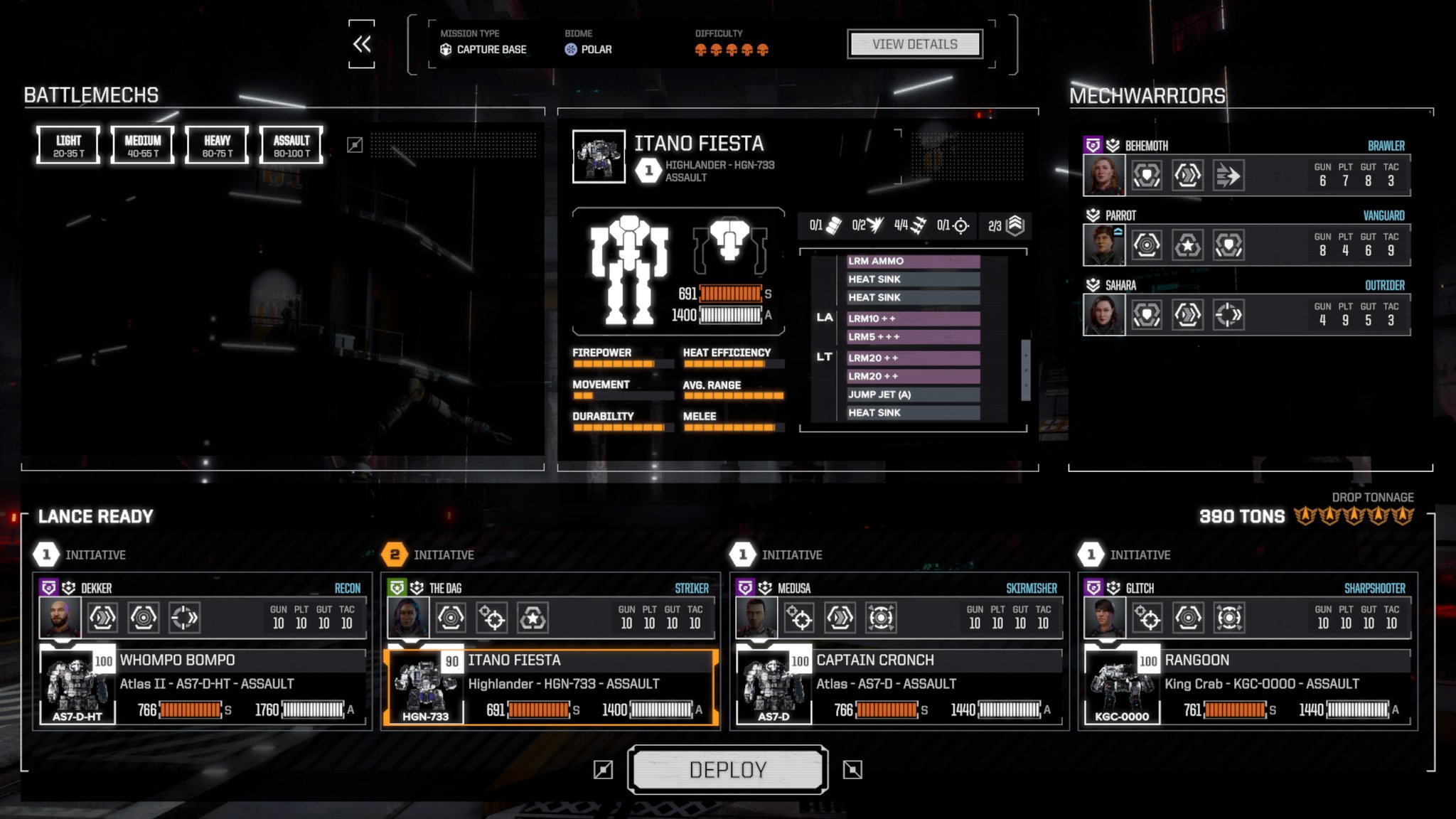The image size is (1456, 819).
Task: Filter BattleMechs by Light class
Action: click(68, 146)
